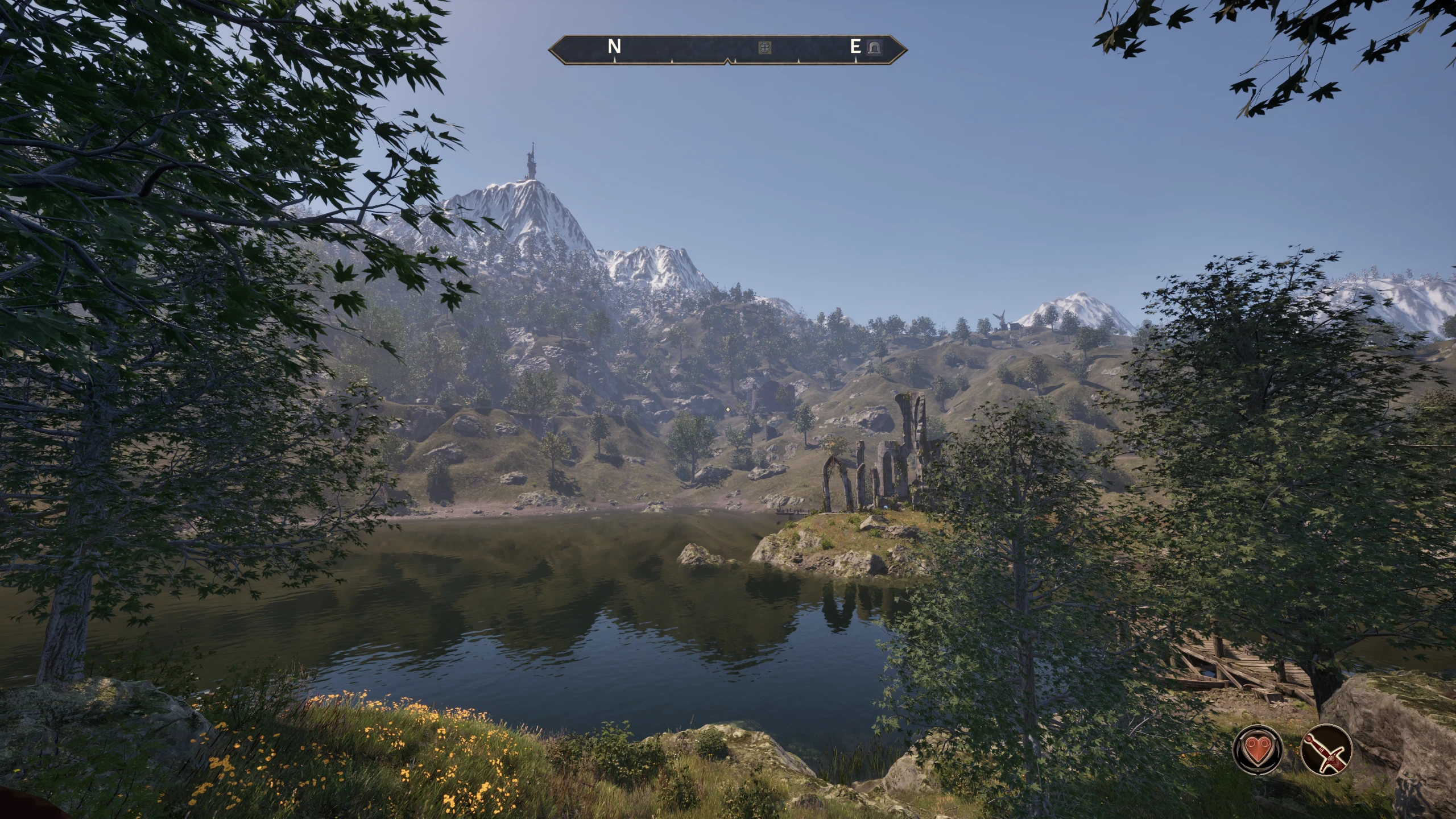The height and width of the screenshot is (819, 1456).
Task: Click the equipped sword weapon icon
Action: [x=1326, y=748]
